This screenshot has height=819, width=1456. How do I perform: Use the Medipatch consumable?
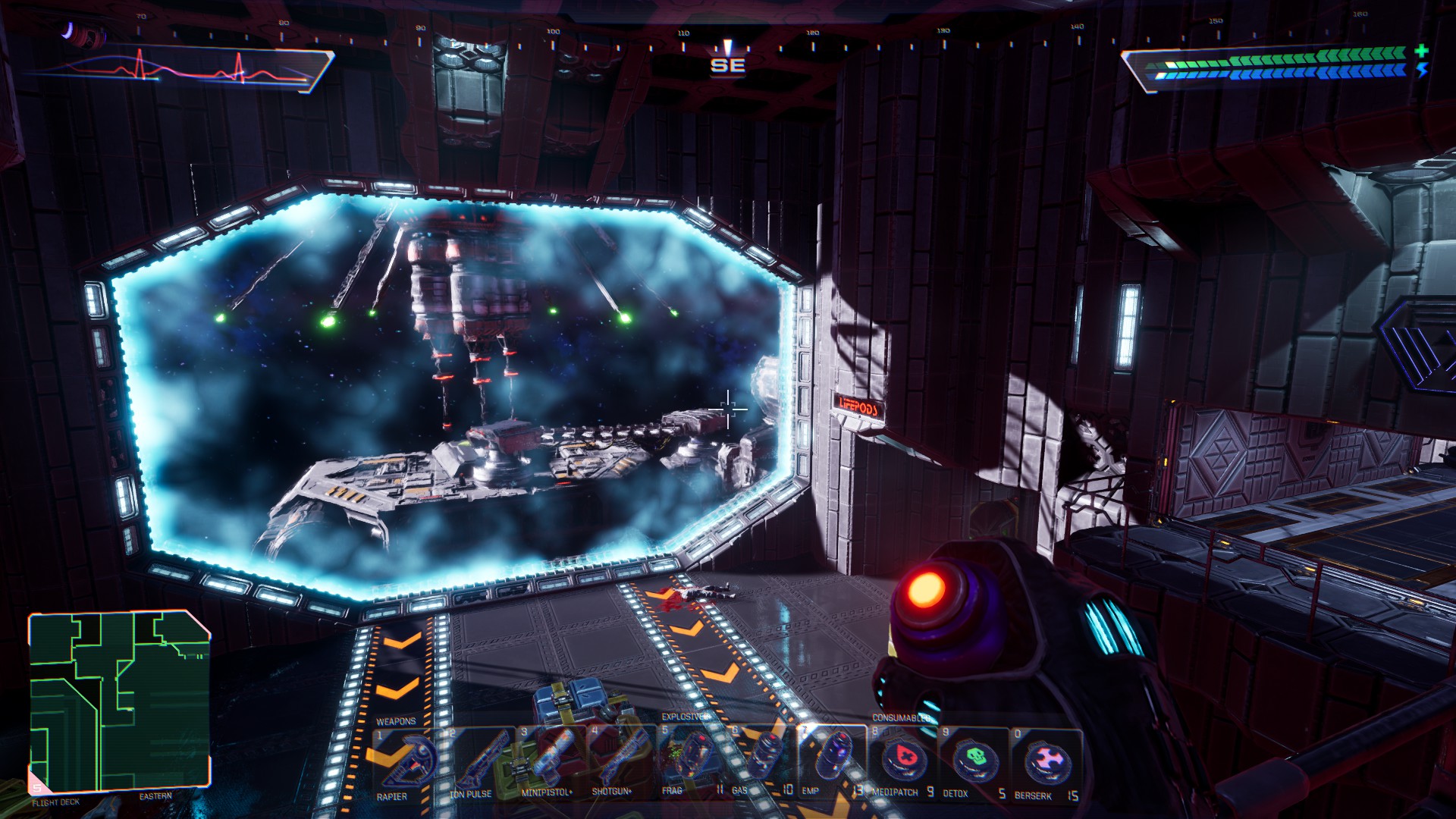(903, 761)
